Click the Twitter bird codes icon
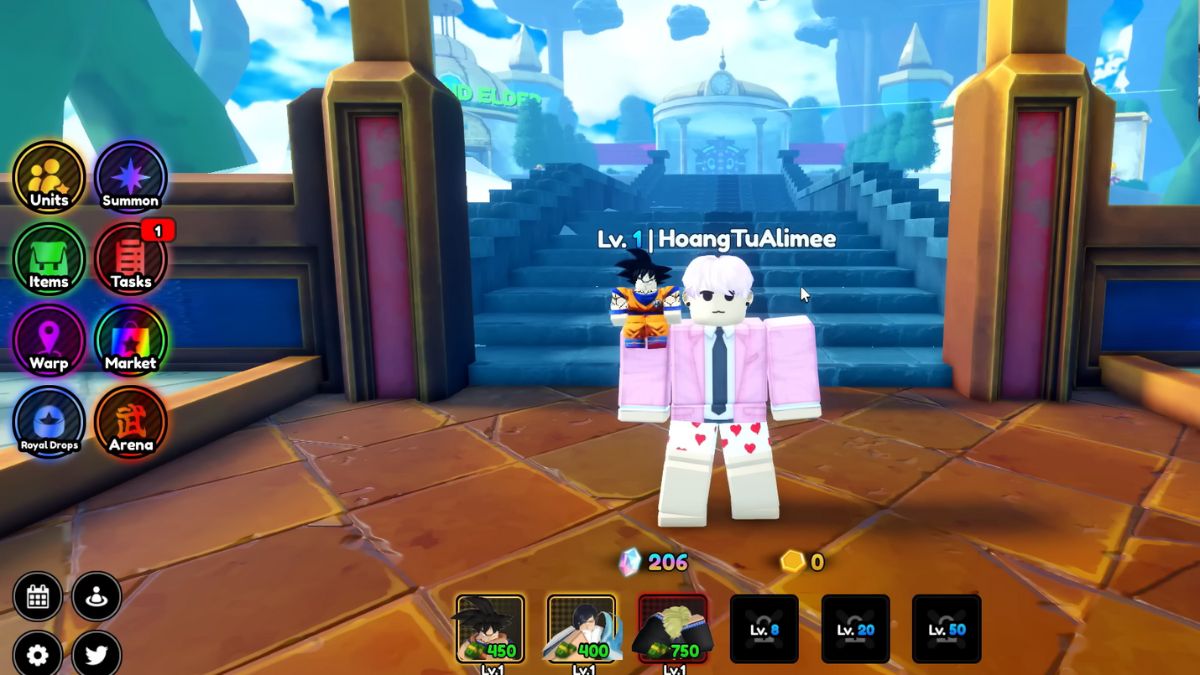The height and width of the screenshot is (675, 1200). (x=97, y=655)
